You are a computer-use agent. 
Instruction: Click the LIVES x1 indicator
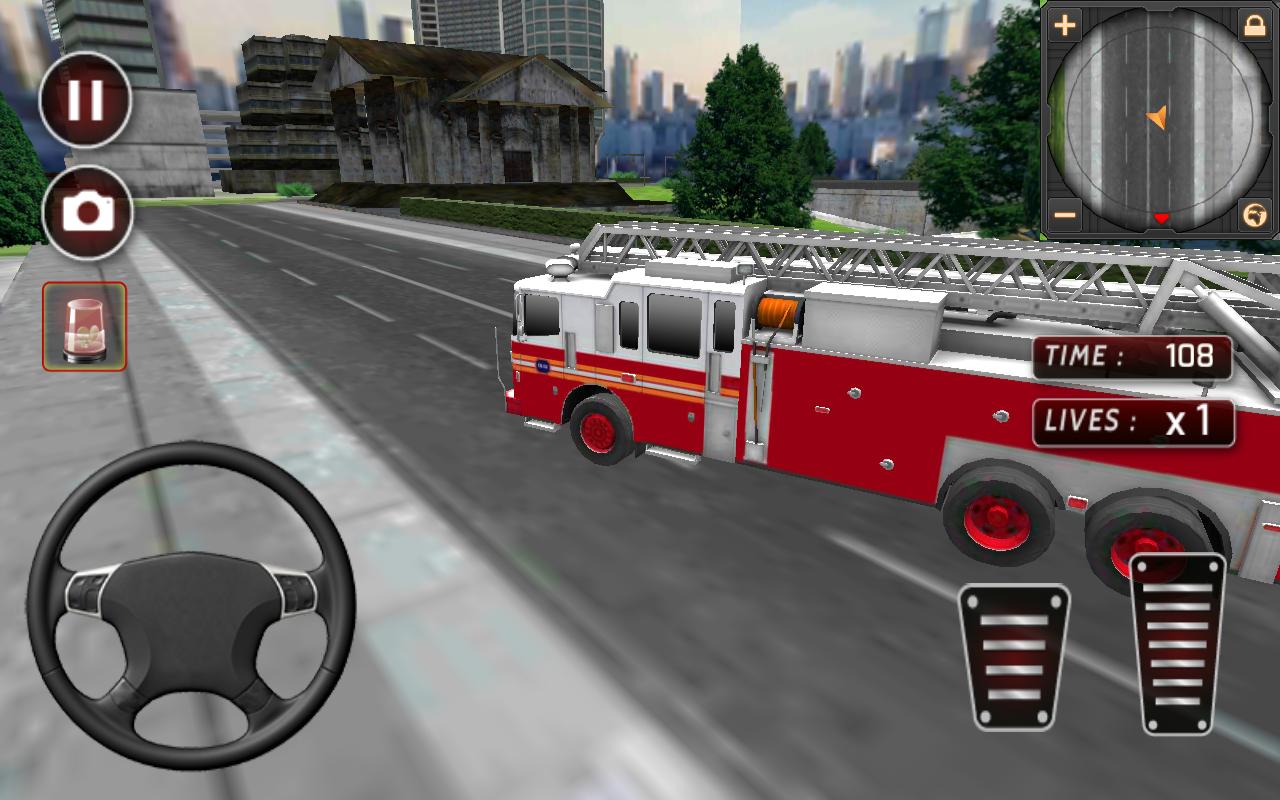(x=1133, y=422)
